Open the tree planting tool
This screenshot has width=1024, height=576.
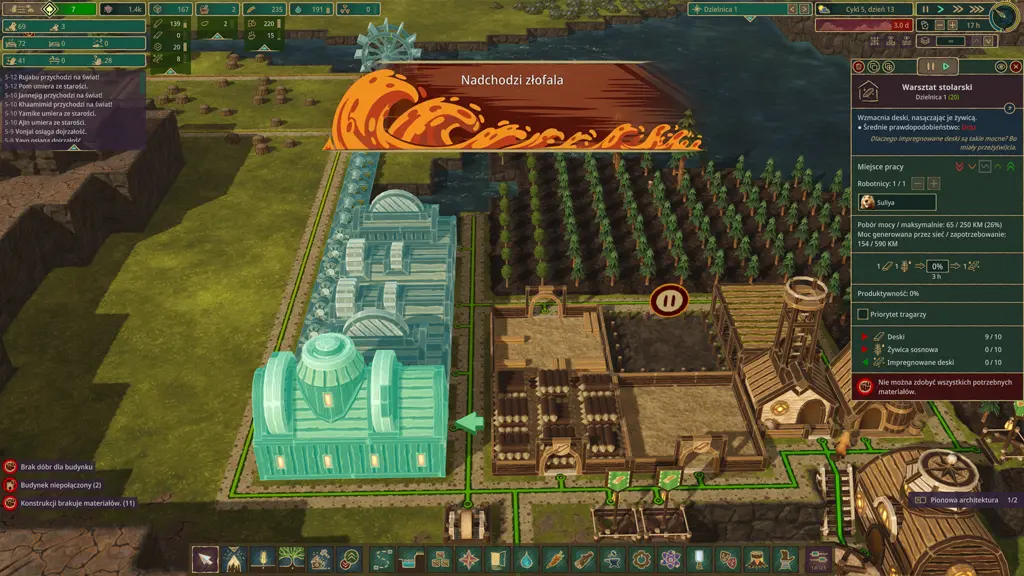point(292,559)
